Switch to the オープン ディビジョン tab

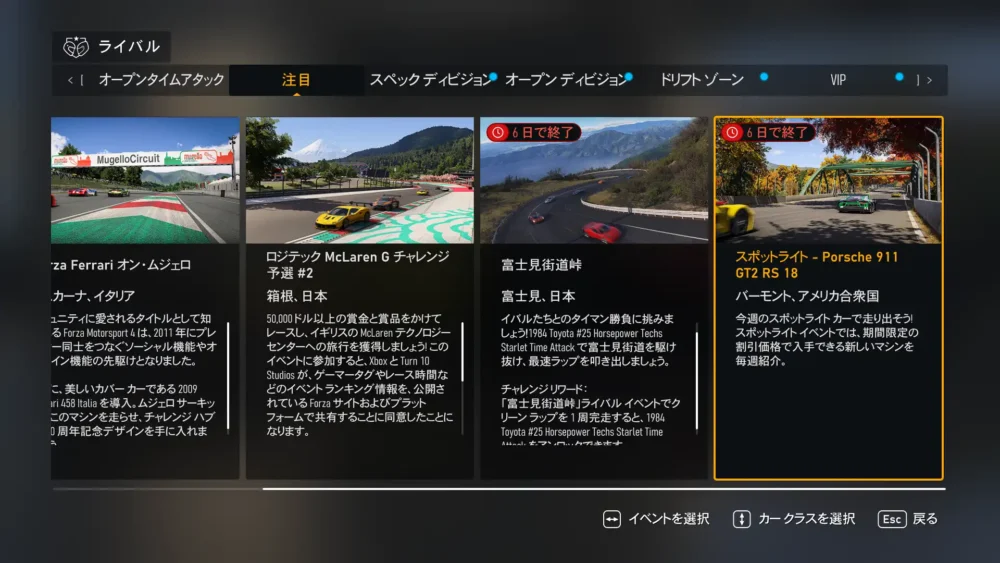(566, 80)
